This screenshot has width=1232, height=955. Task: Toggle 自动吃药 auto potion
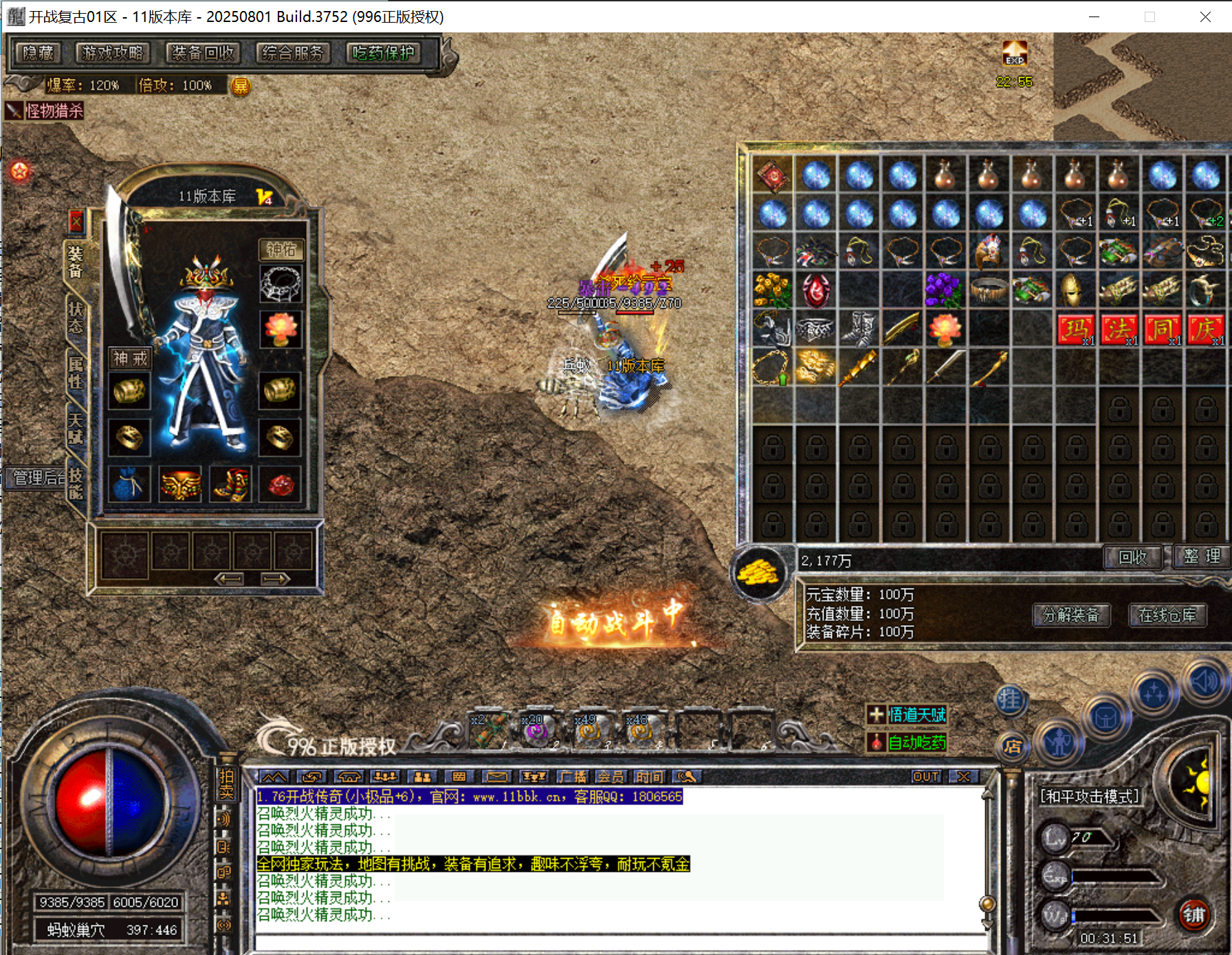click(x=907, y=743)
